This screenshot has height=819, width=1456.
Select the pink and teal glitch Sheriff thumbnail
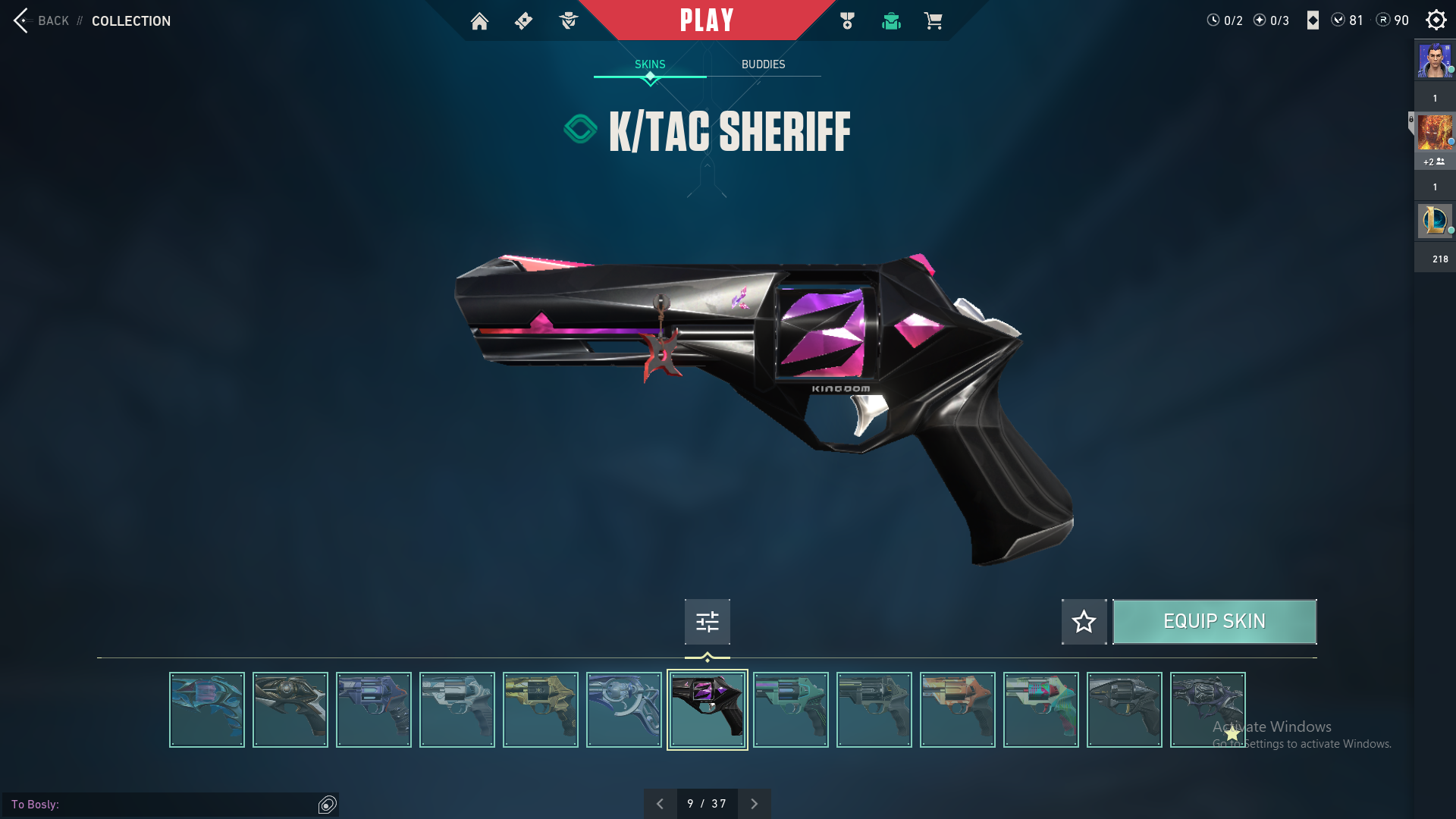[x=1040, y=710]
